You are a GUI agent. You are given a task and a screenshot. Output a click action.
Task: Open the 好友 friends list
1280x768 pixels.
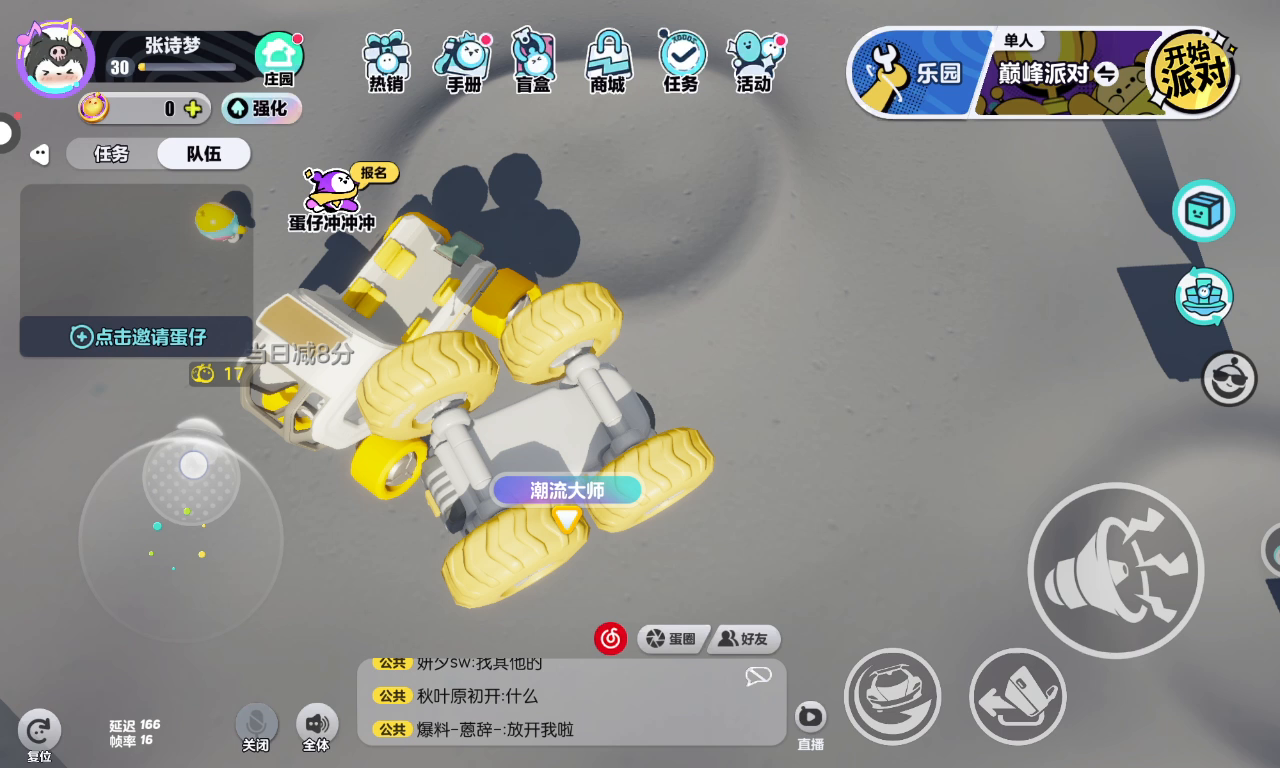pyautogui.click(x=744, y=639)
